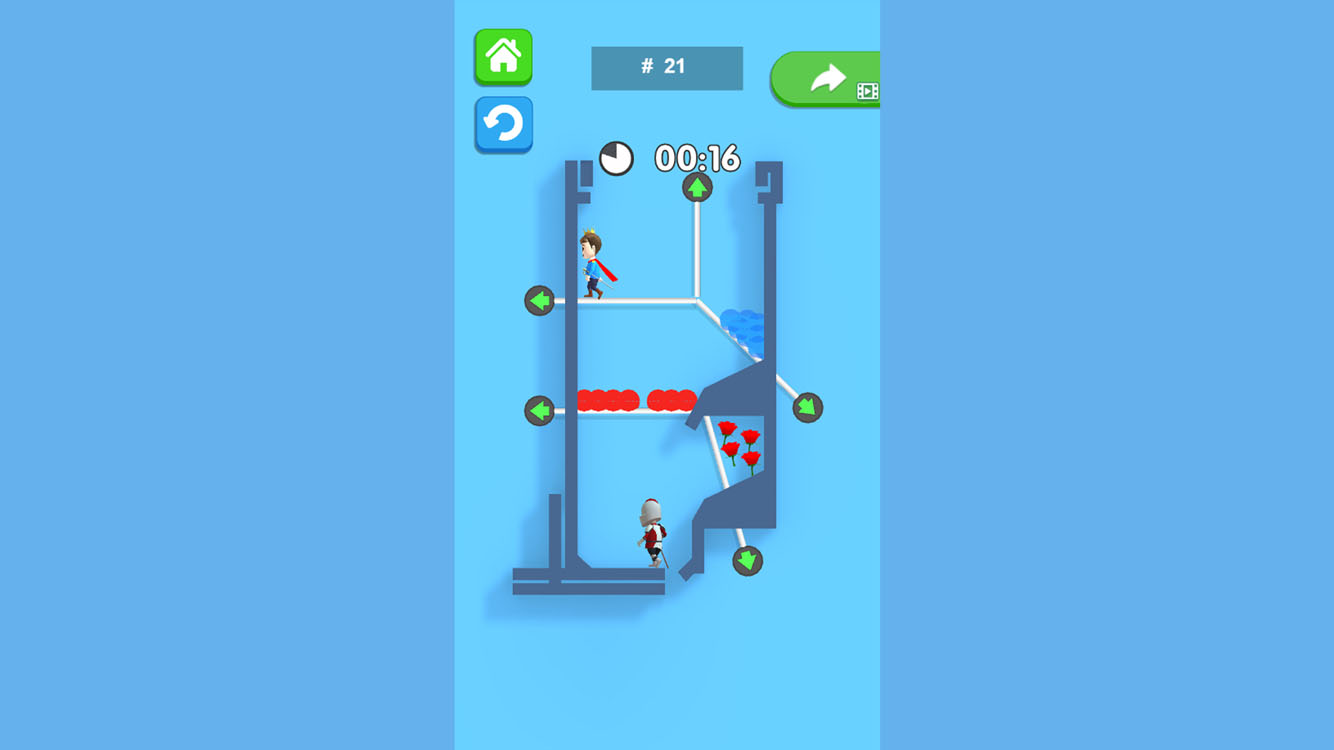Pull the green up-arrow pin at the top

(696, 188)
